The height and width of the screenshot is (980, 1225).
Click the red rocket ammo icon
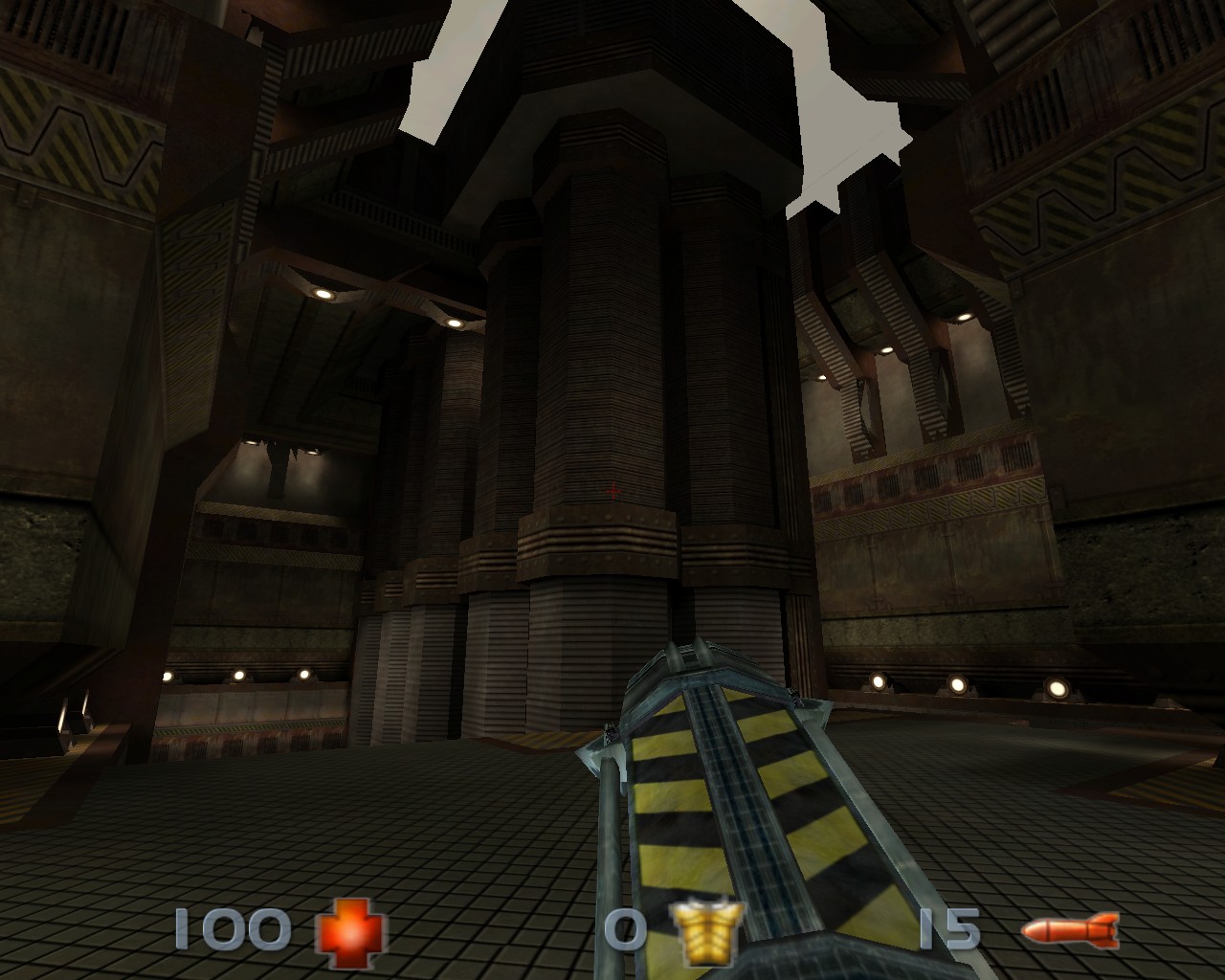pyautogui.click(x=1068, y=929)
